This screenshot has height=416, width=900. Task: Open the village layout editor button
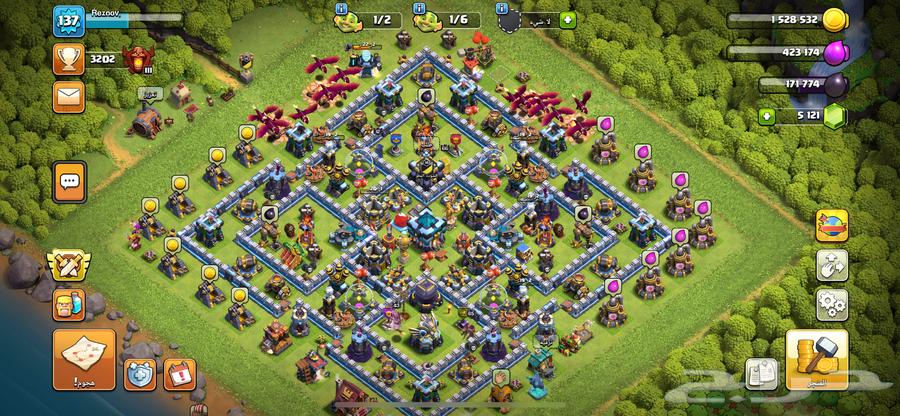click(x=832, y=265)
